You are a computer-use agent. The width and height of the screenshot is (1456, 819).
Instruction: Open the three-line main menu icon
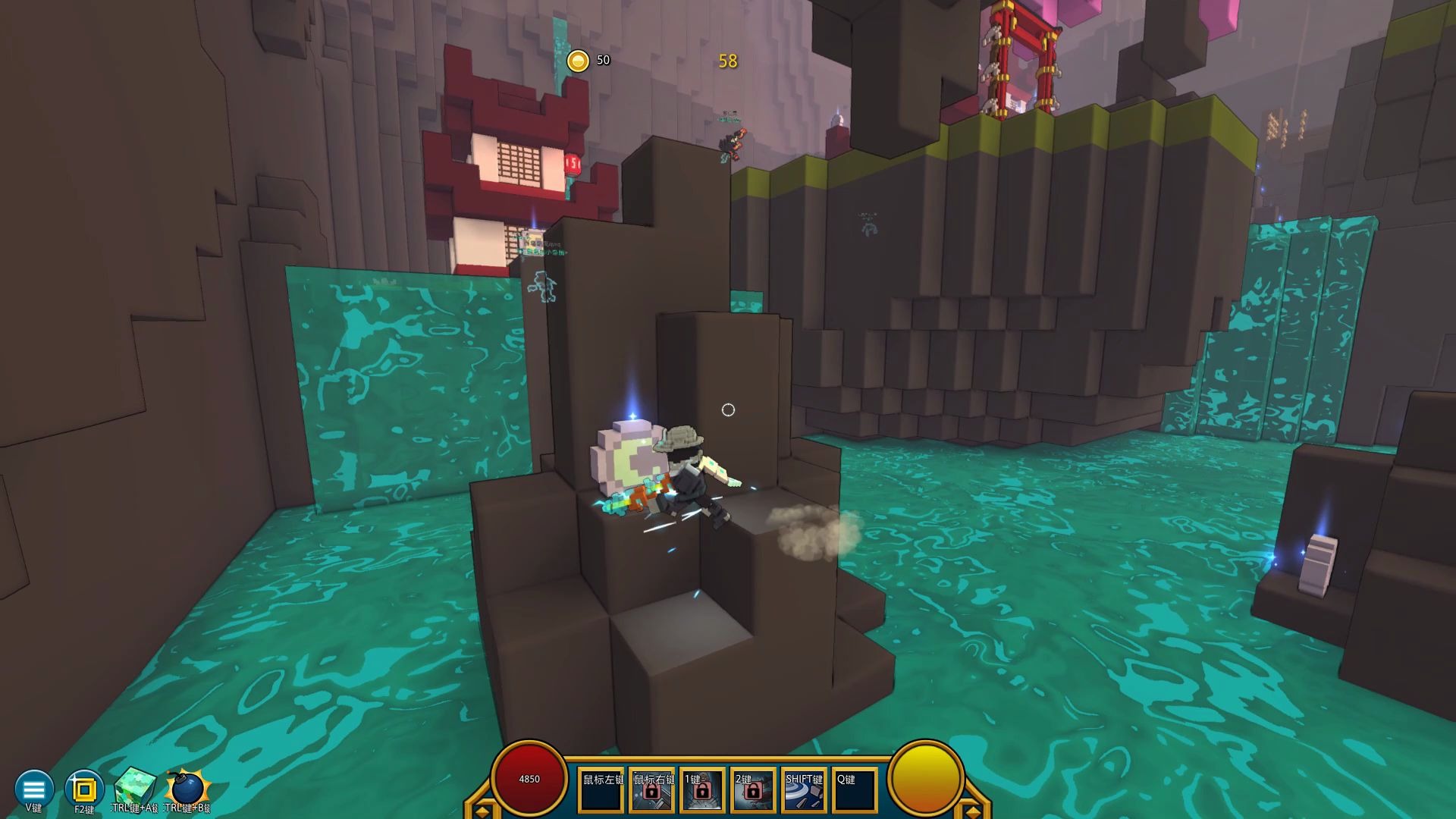coord(34,788)
